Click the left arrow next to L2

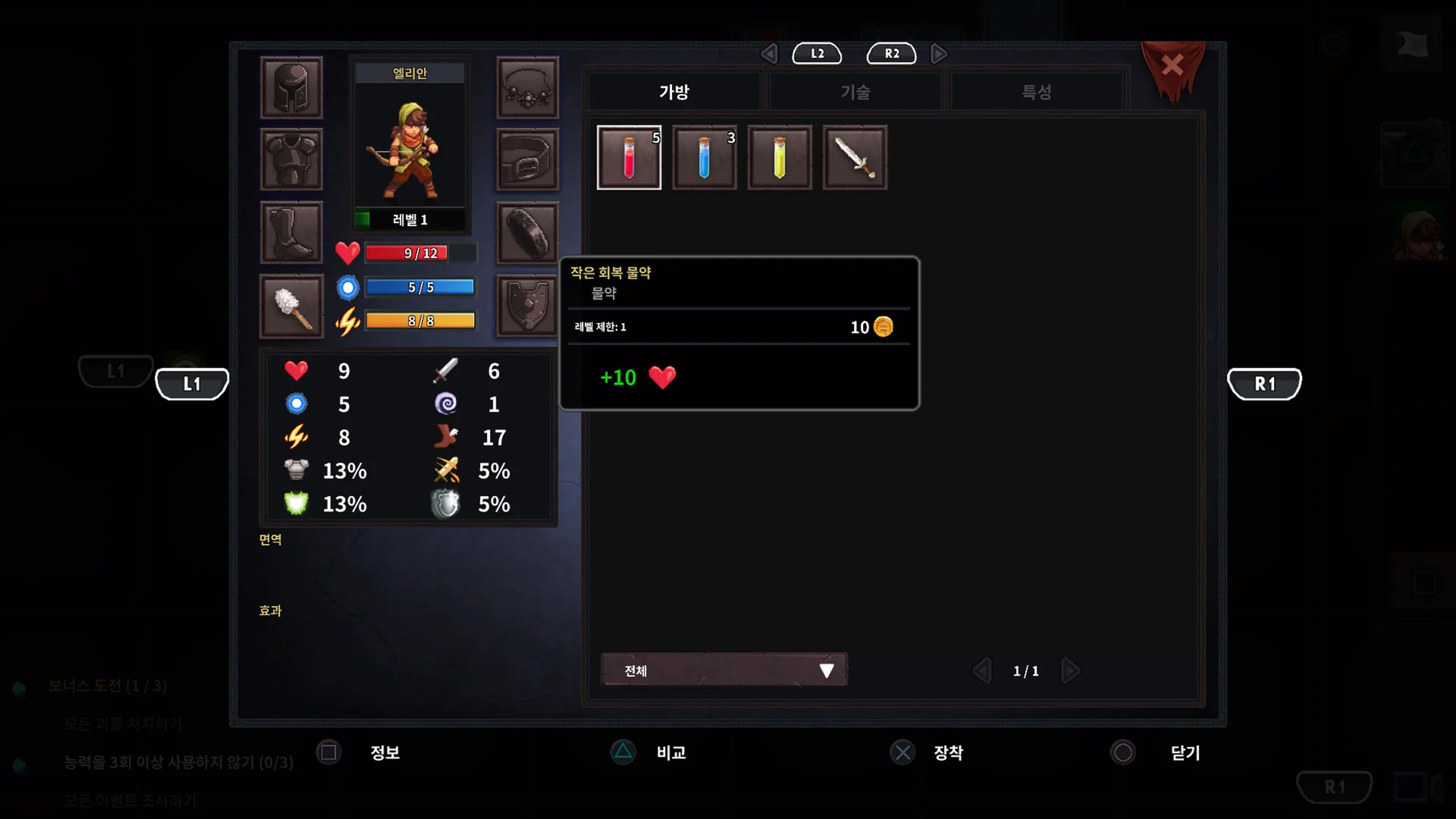point(769,53)
